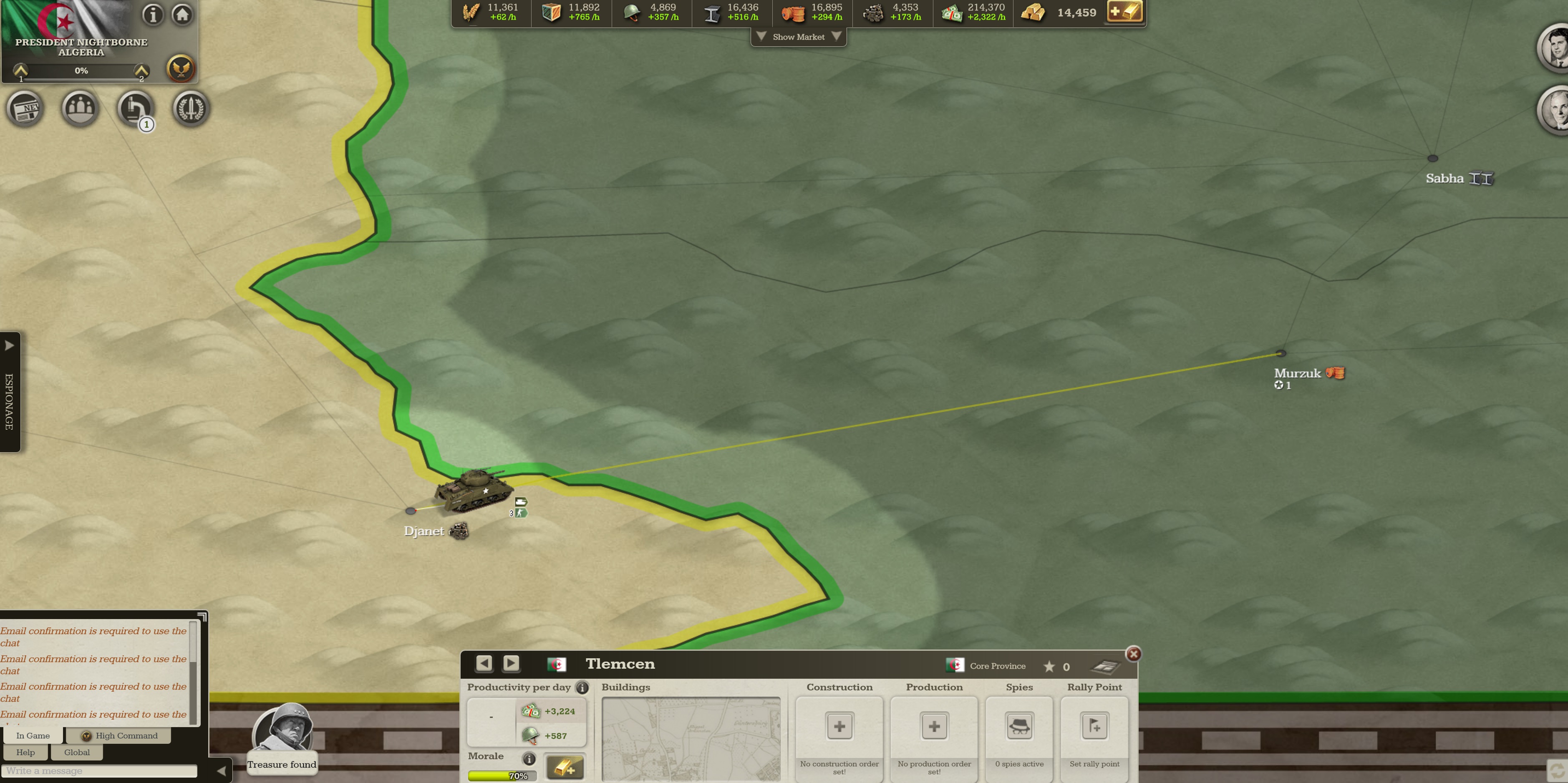Close the Tlemcen province panel
The height and width of the screenshot is (783, 1568).
coord(1133,653)
